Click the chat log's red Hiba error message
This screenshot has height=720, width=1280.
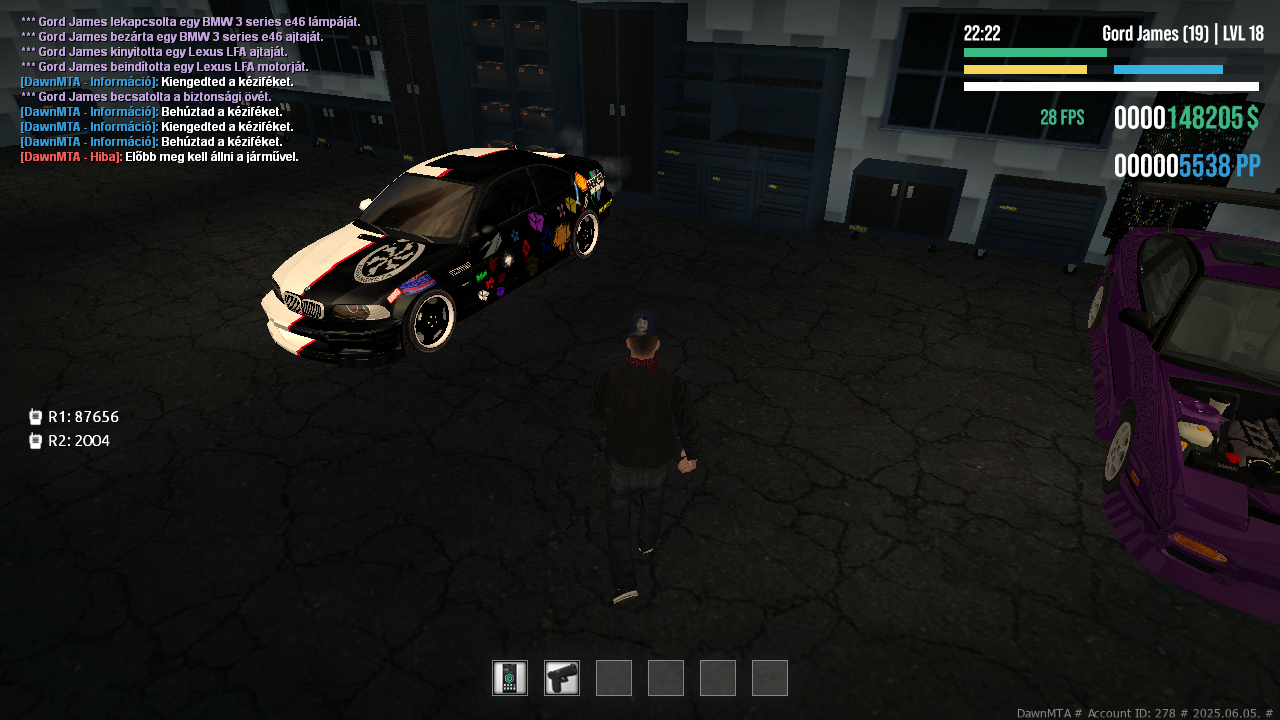pyautogui.click(x=160, y=157)
